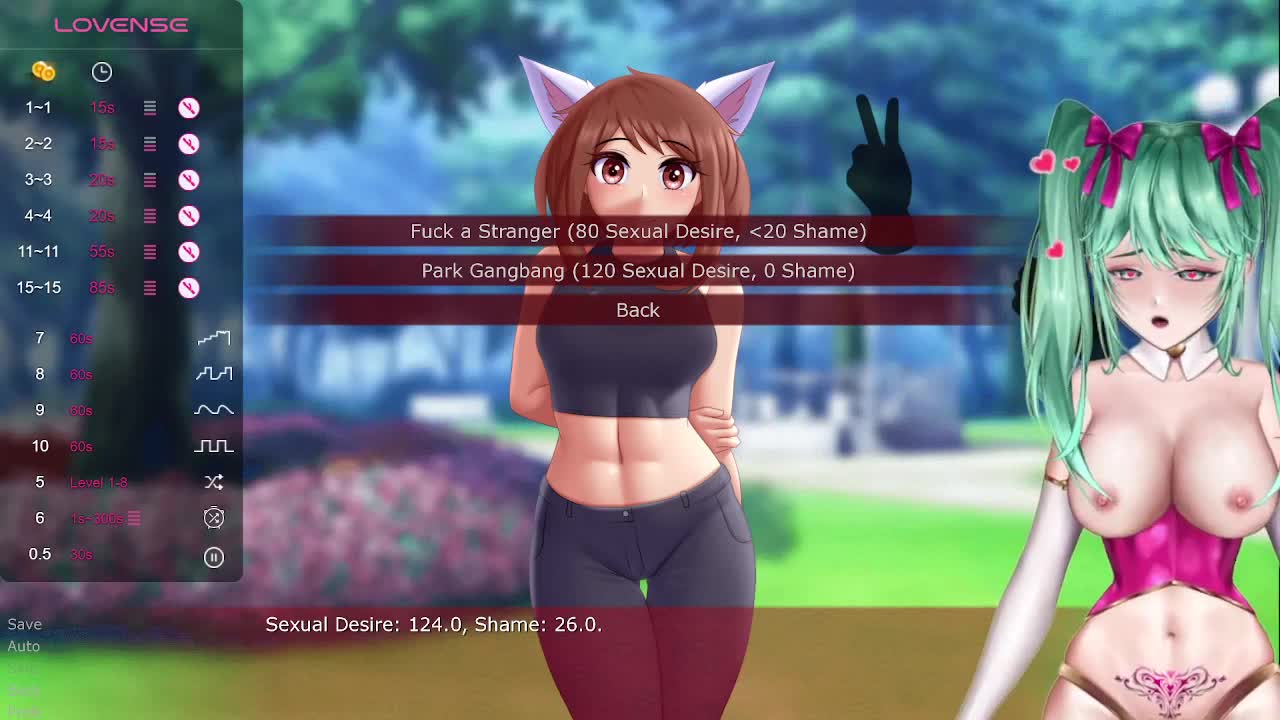The height and width of the screenshot is (720, 1280).
Task: Click the clock icon in Lovense panel
Action: click(102, 72)
